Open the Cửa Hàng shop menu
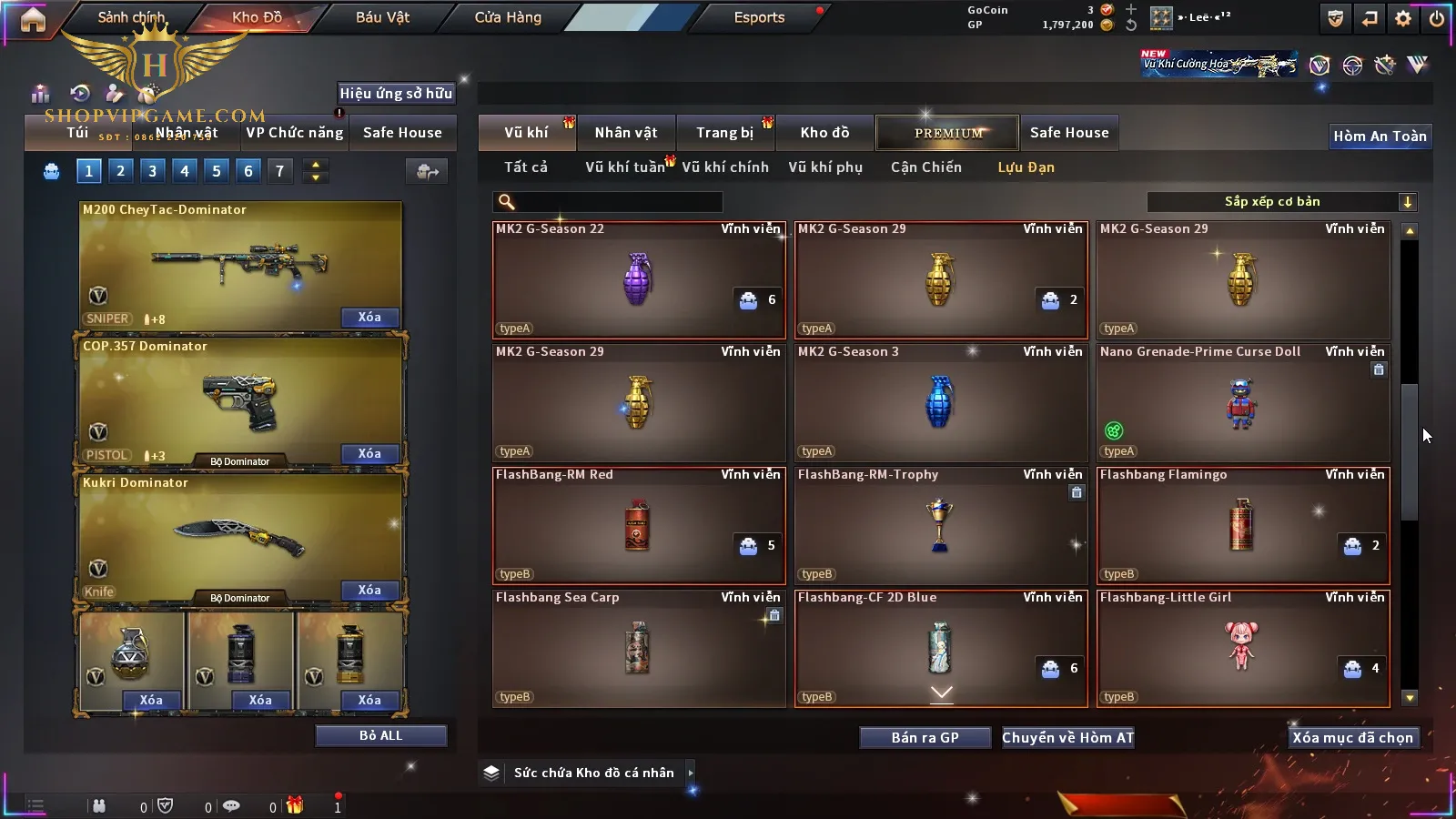Image resolution: width=1456 pixels, height=819 pixels. (508, 17)
